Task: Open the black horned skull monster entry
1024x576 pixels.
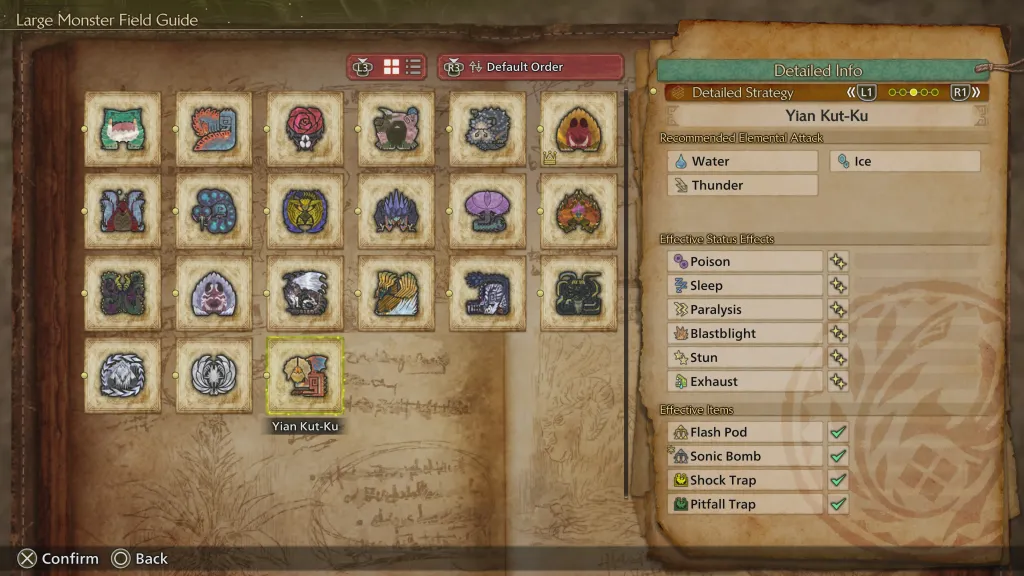Action: pos(579,293)
